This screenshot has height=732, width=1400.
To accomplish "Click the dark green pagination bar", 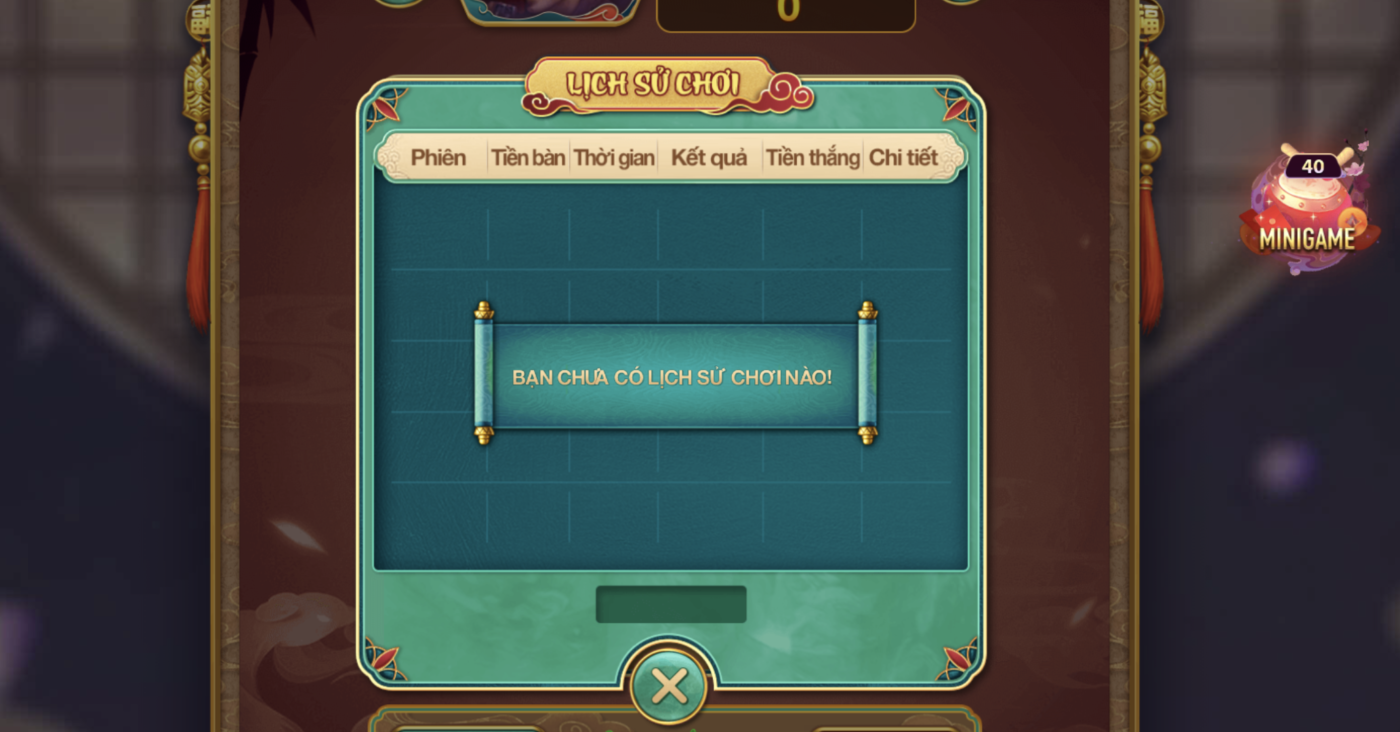I will [x=671, y=604].
